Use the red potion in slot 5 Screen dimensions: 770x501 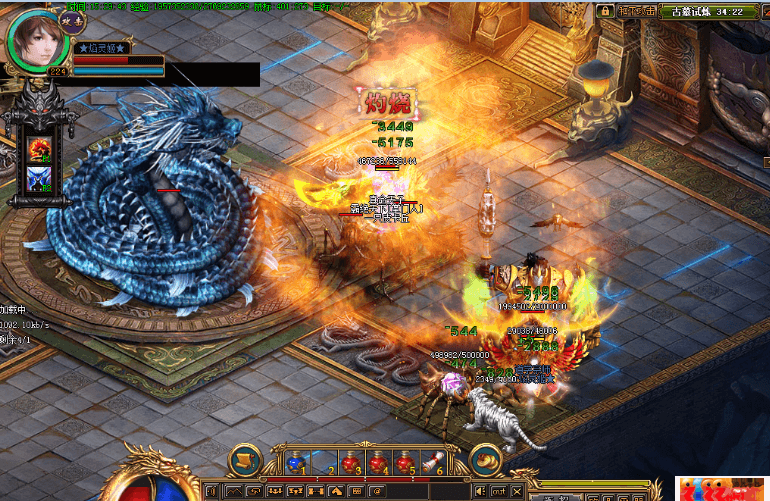(x=404, y=462)
